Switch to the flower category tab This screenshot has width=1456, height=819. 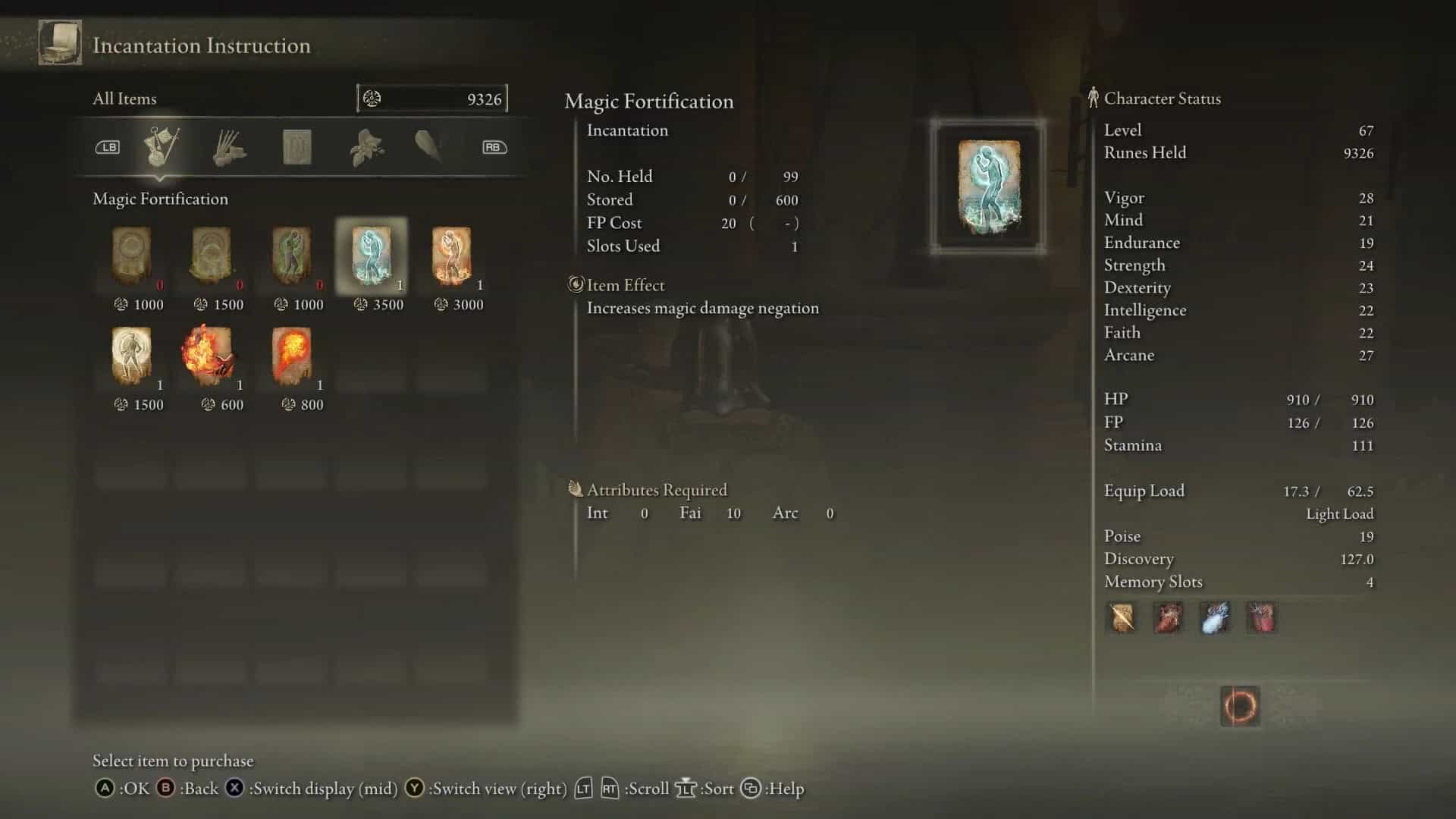[x=366, y=147]
